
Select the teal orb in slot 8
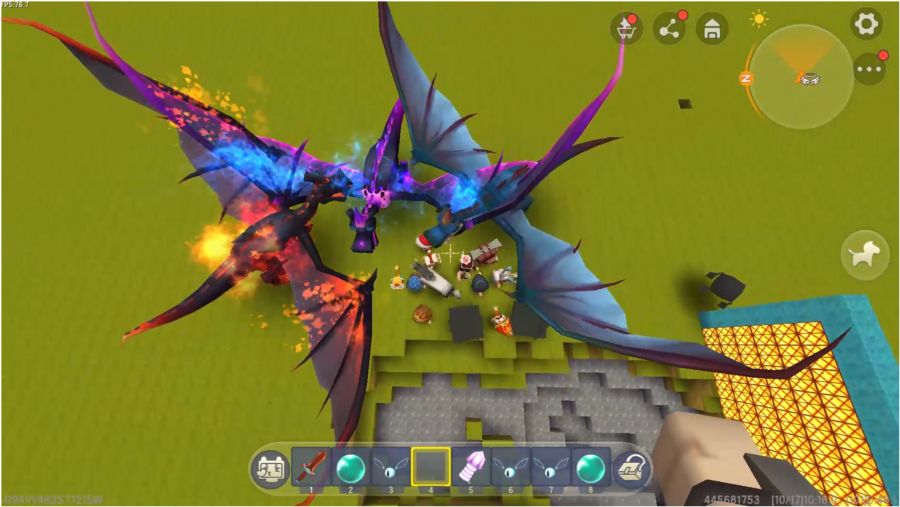click(590, 467)
